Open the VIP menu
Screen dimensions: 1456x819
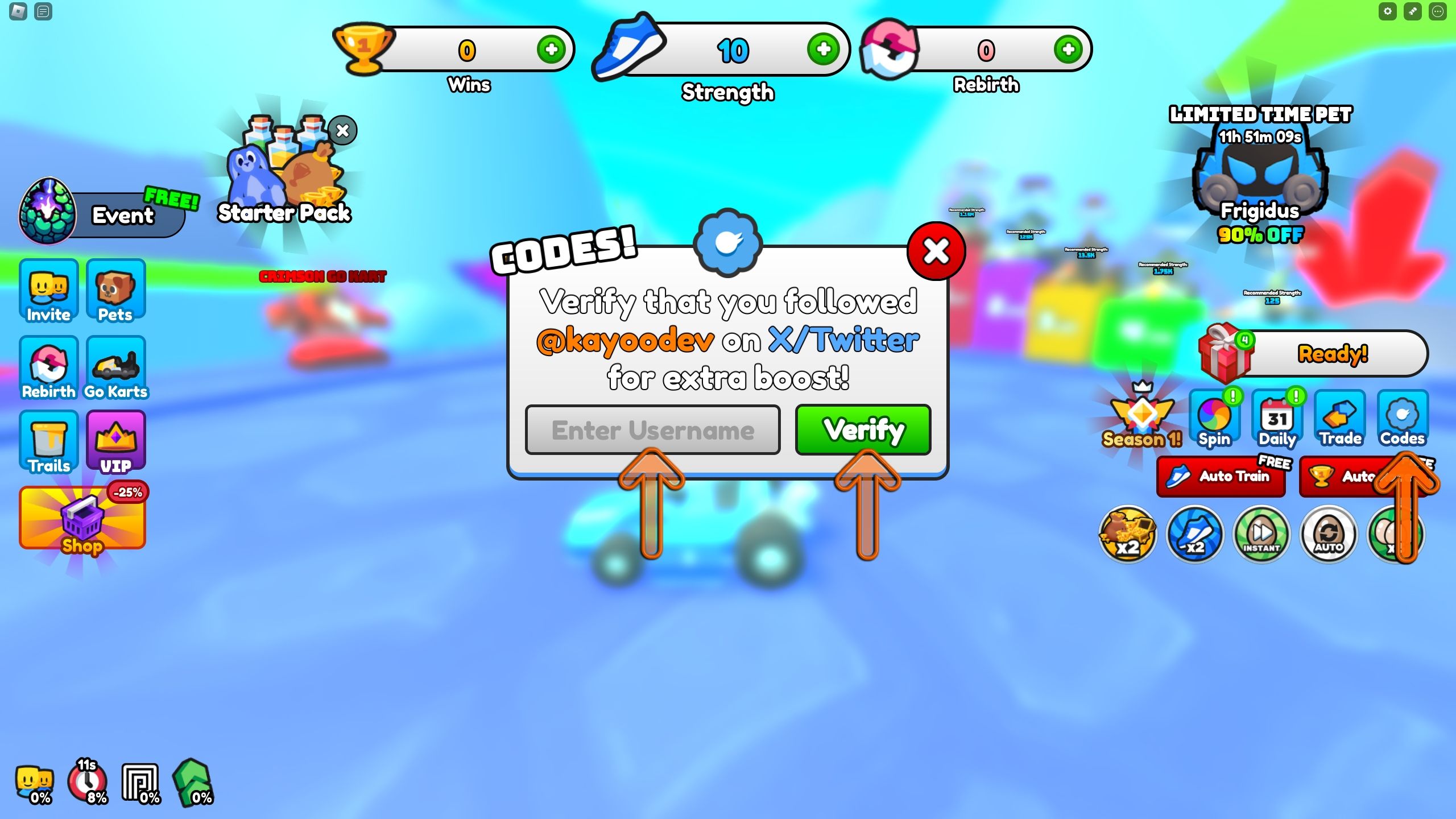coord(115,442)
